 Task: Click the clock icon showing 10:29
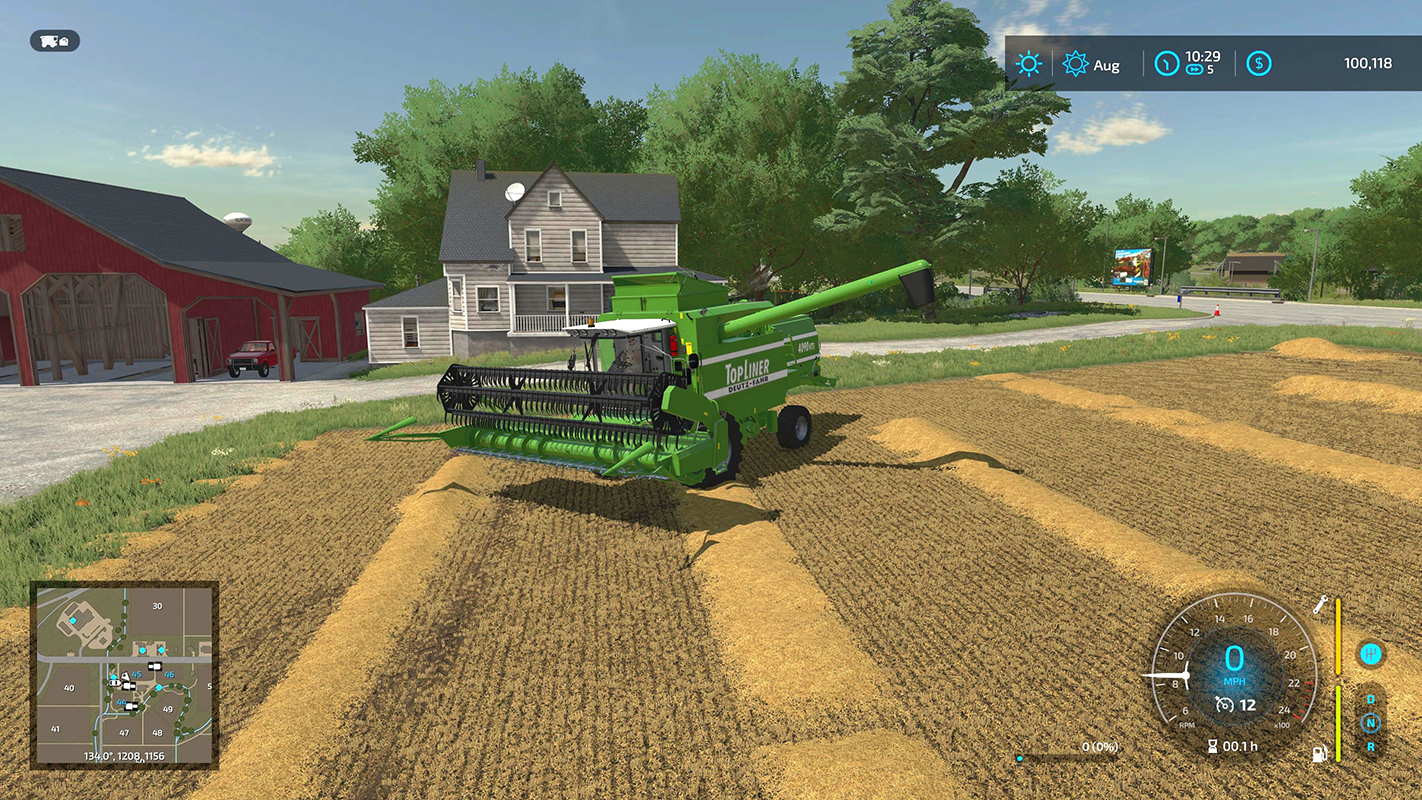point(1168,64)
